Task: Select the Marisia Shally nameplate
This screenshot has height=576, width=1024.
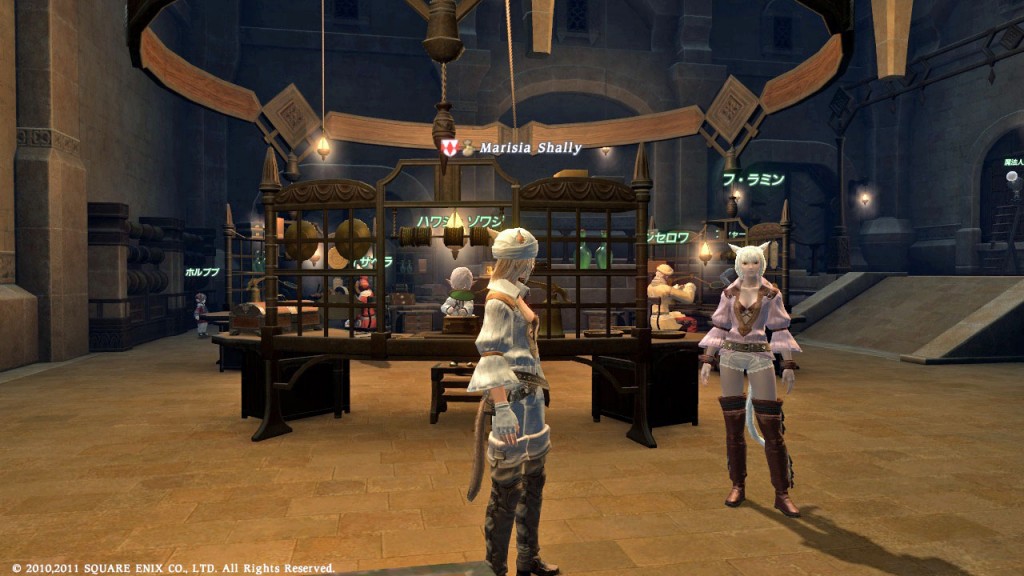Action: (529, 148)
